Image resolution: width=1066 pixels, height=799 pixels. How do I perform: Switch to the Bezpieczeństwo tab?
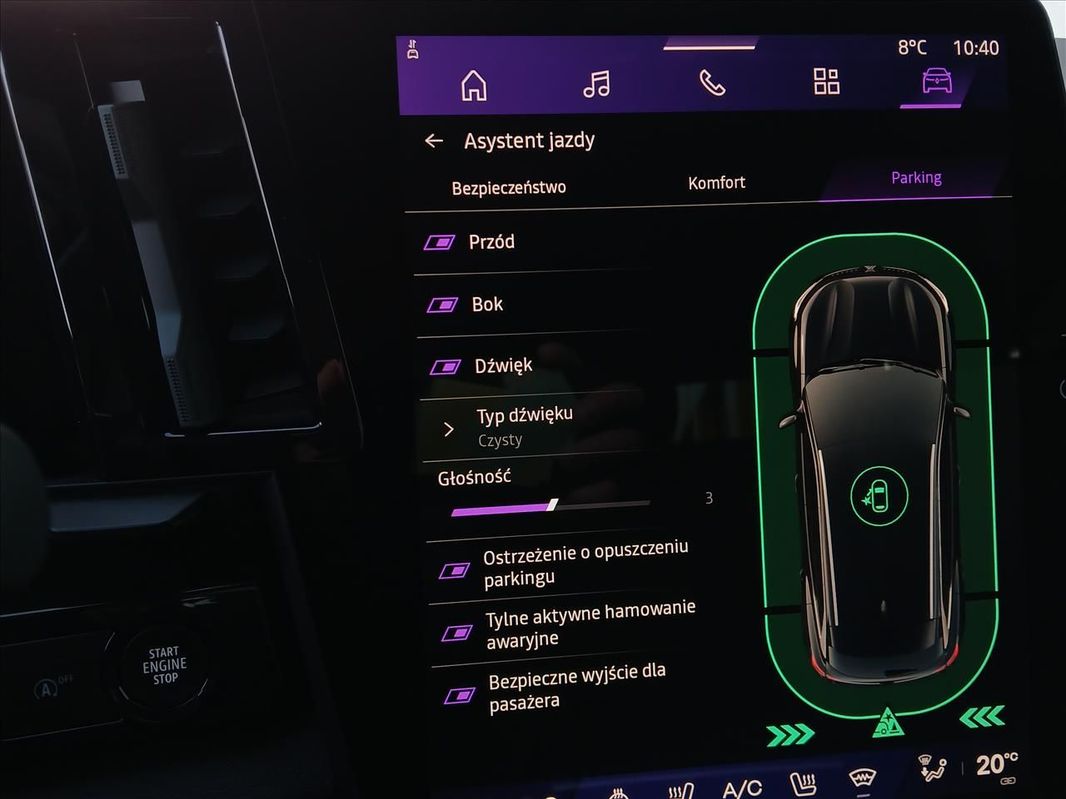(x=509, y=187)
